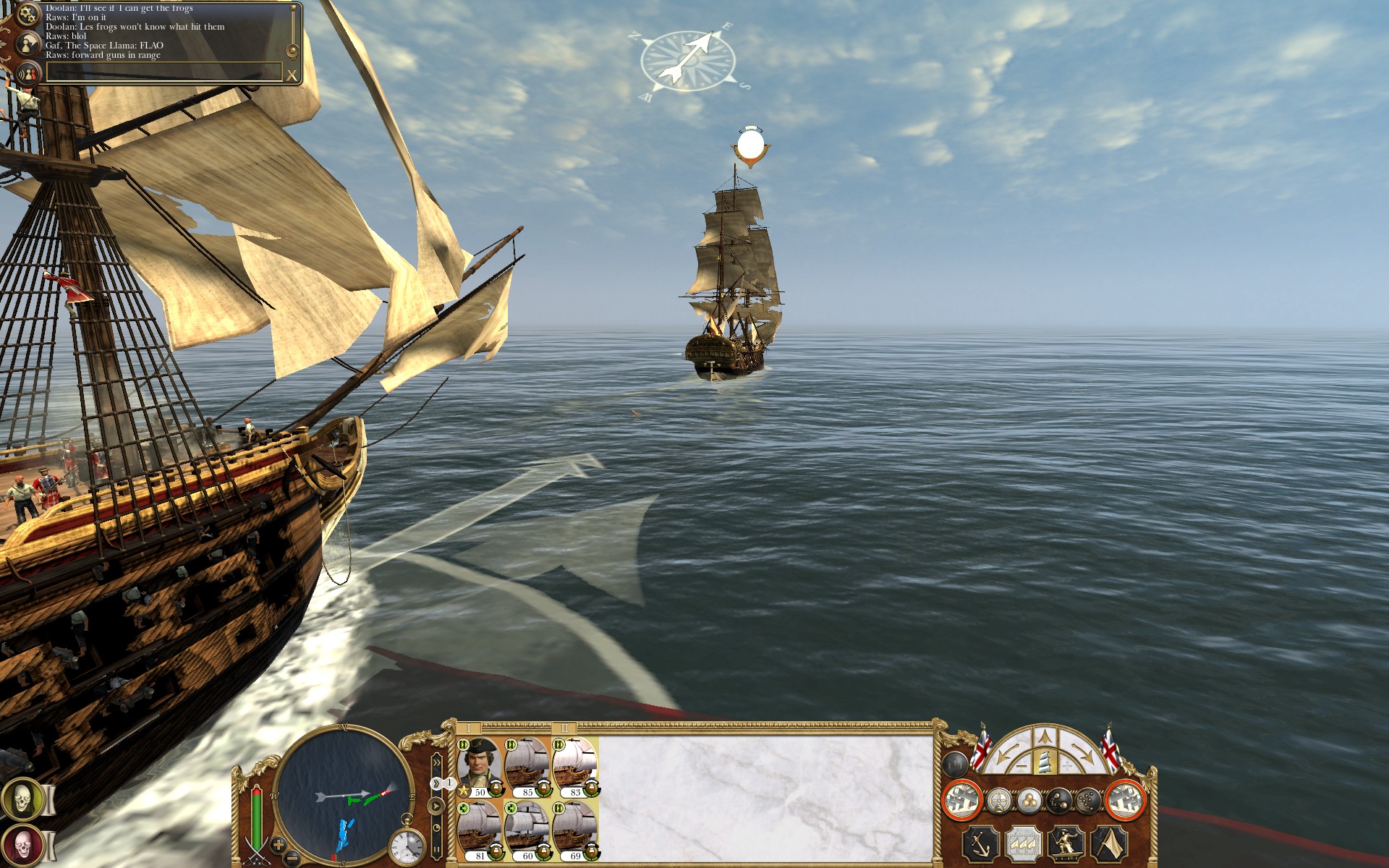Order surrender with the white flag button
This screenshot has width=1389, height=868.
pos(1109,843)
